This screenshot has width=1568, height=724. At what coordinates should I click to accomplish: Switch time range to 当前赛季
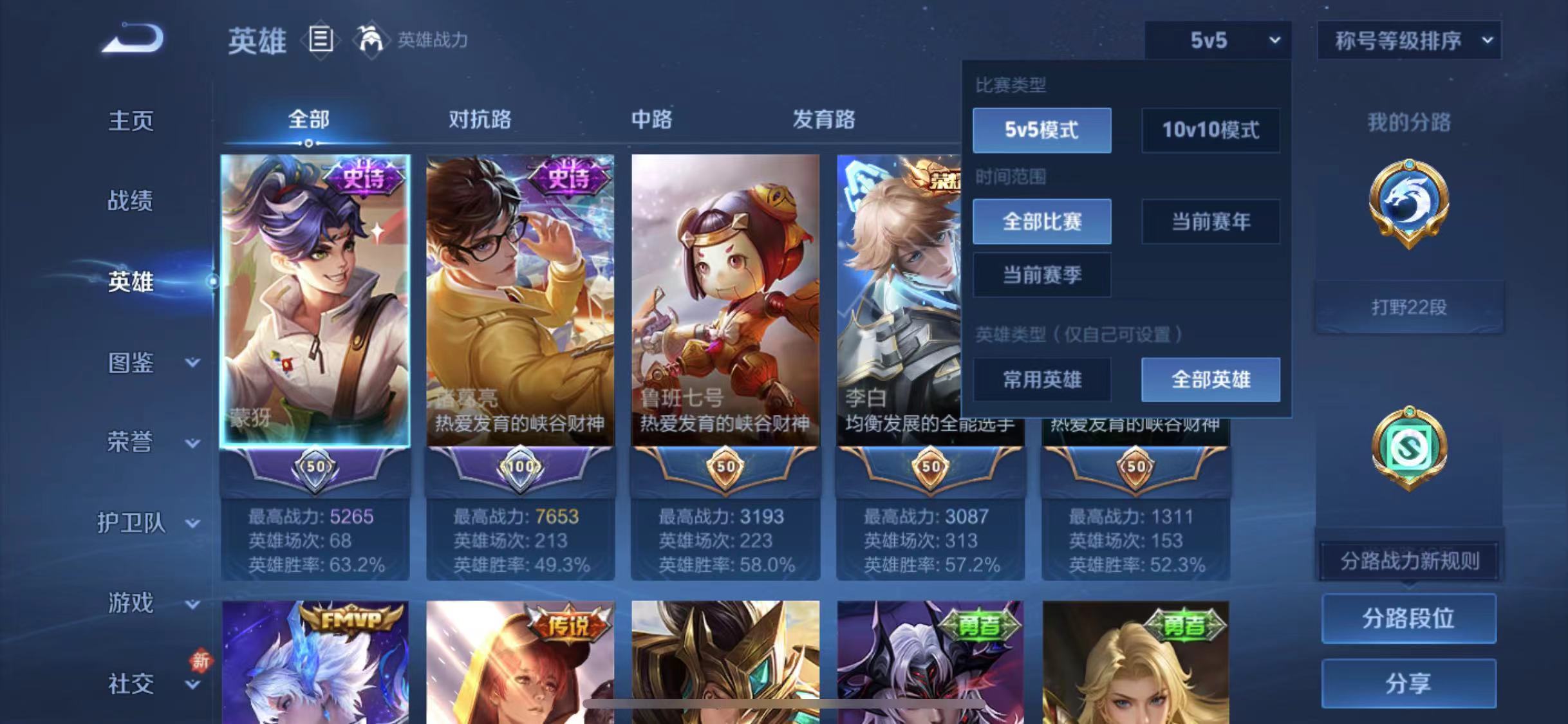coord(1041,275)
